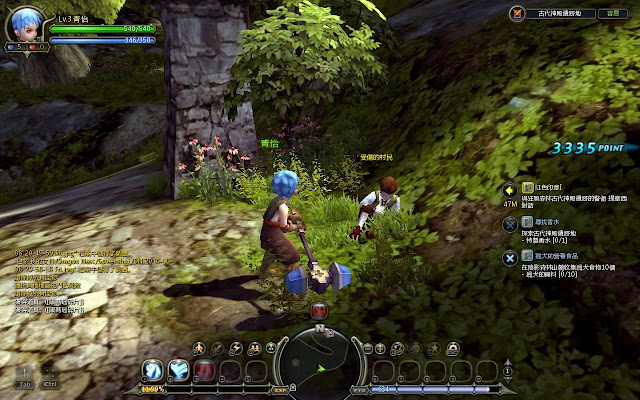Select the yellow arrow quest tracker entry
This screenshot has height=400, width=640.
pos(511,189)
